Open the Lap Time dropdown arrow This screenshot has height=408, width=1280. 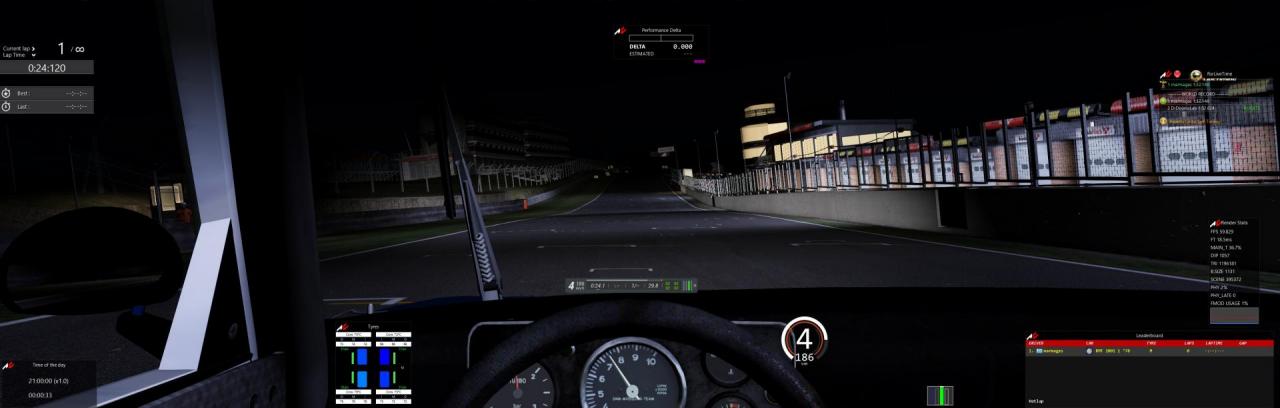pyautogui.click(x=33, y=55)
